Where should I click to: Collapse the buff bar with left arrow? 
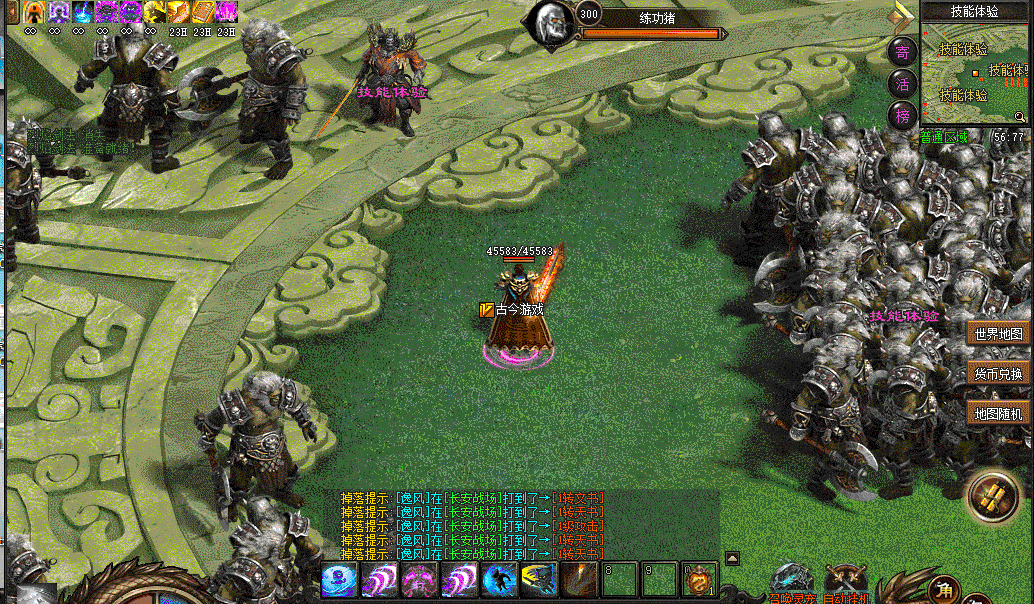point(13,12)
